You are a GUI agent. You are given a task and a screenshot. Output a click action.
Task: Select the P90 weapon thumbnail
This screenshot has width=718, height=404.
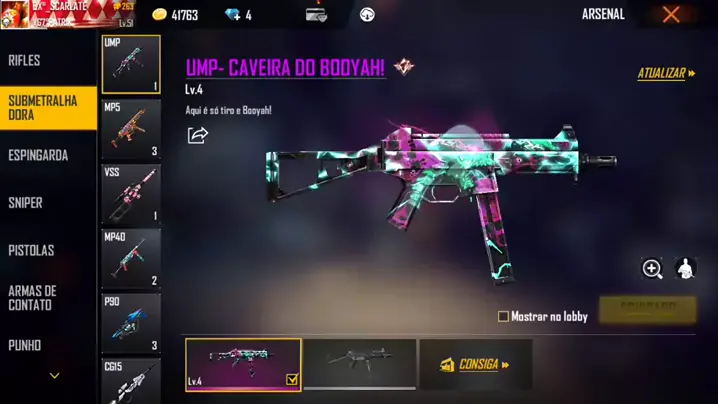point(131,323)
